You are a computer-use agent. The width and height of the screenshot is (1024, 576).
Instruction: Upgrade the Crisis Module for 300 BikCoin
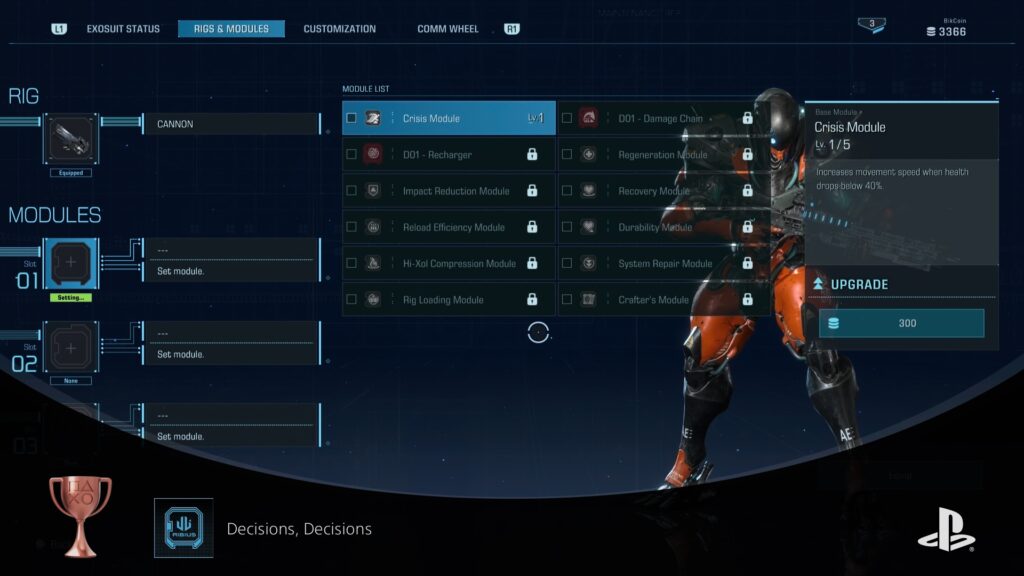point(901,323)
